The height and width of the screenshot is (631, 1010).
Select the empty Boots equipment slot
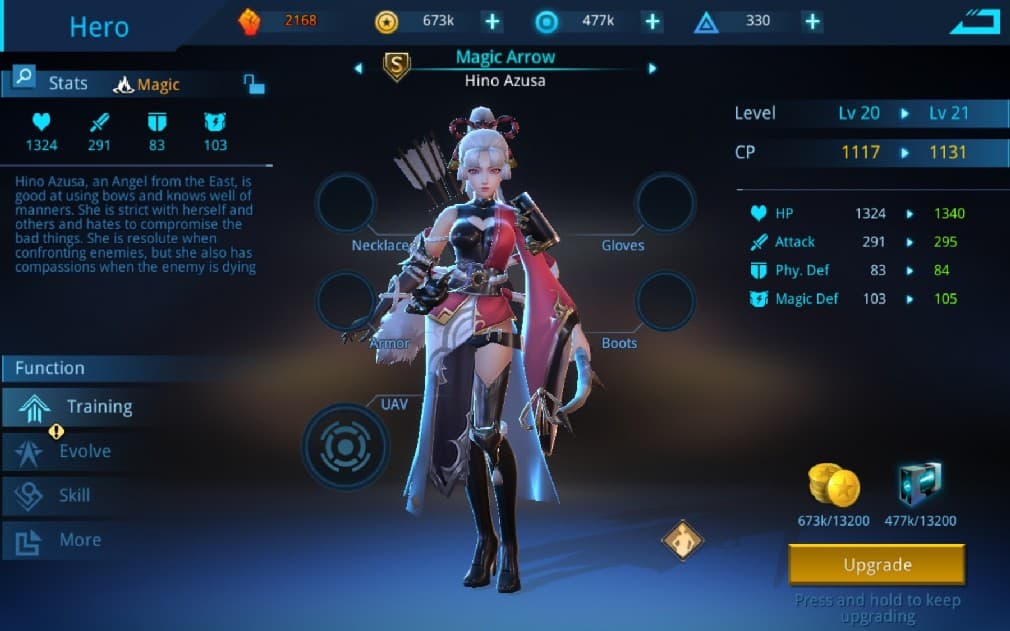665,301
